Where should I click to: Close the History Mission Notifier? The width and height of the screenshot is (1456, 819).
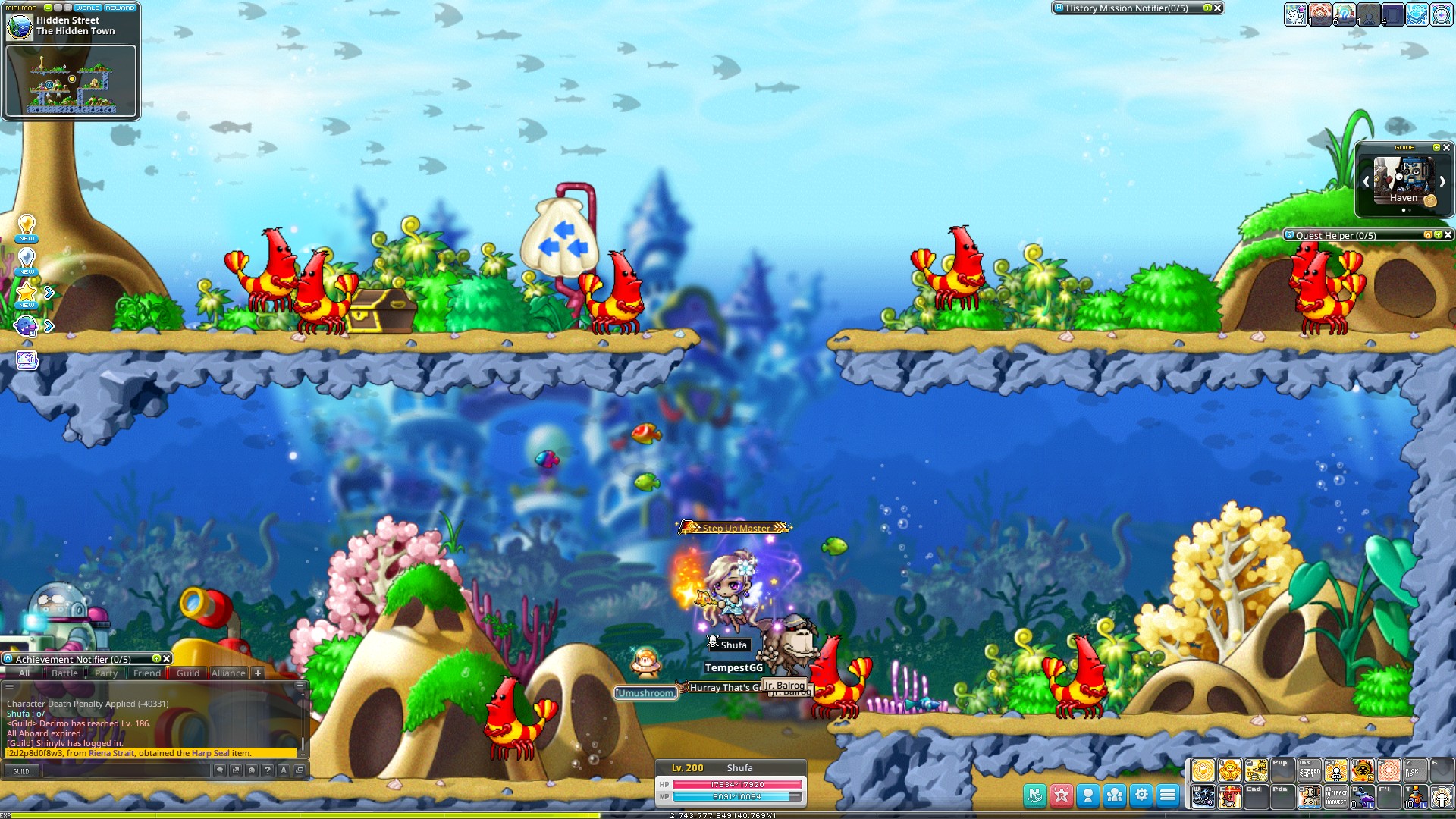(1218, 8)
